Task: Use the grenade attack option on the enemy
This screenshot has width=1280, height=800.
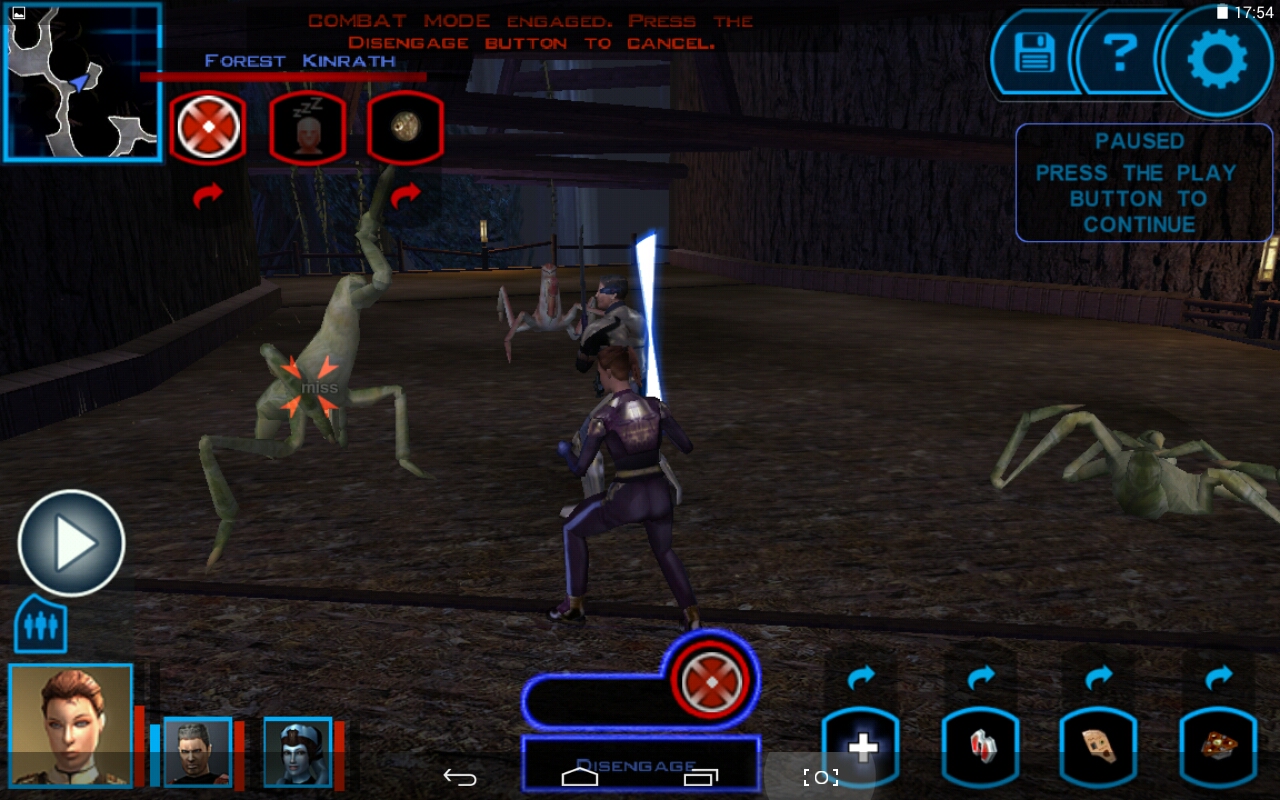Action: 405,128
